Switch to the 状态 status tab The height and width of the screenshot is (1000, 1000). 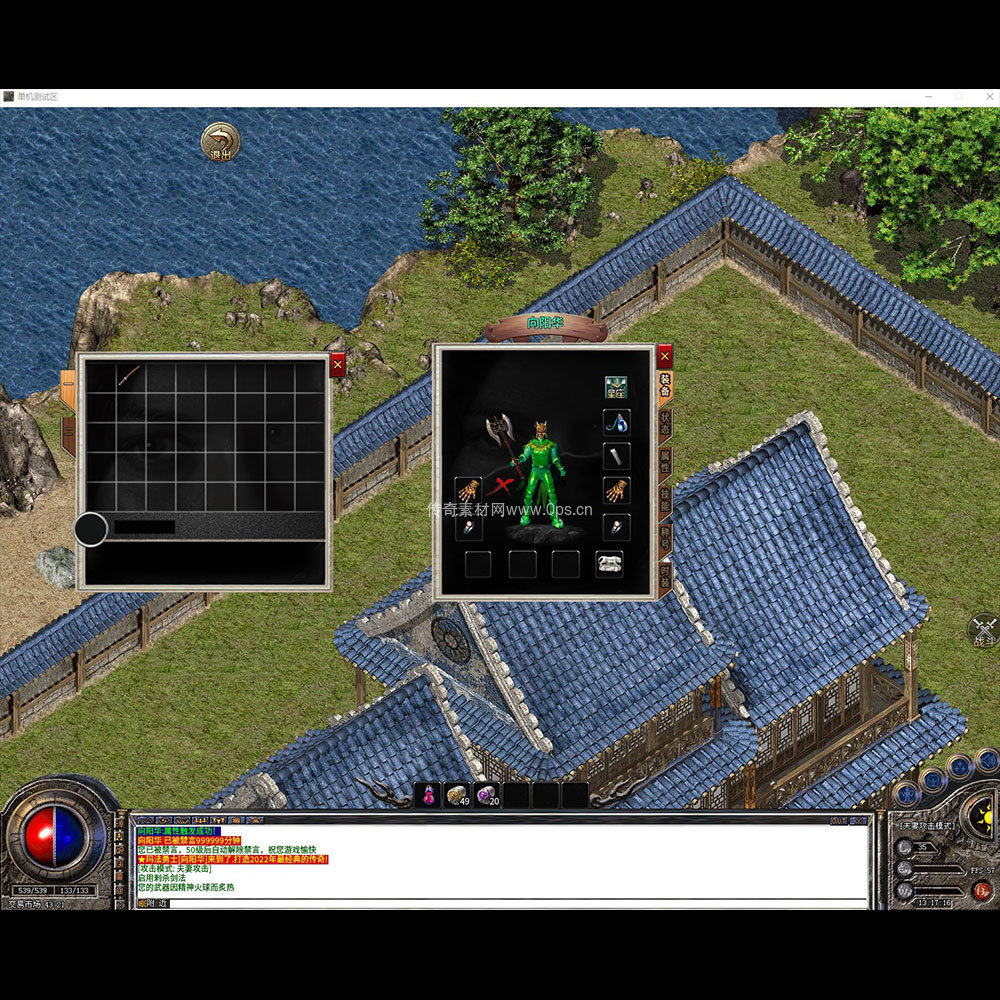(x=666, y=422)
